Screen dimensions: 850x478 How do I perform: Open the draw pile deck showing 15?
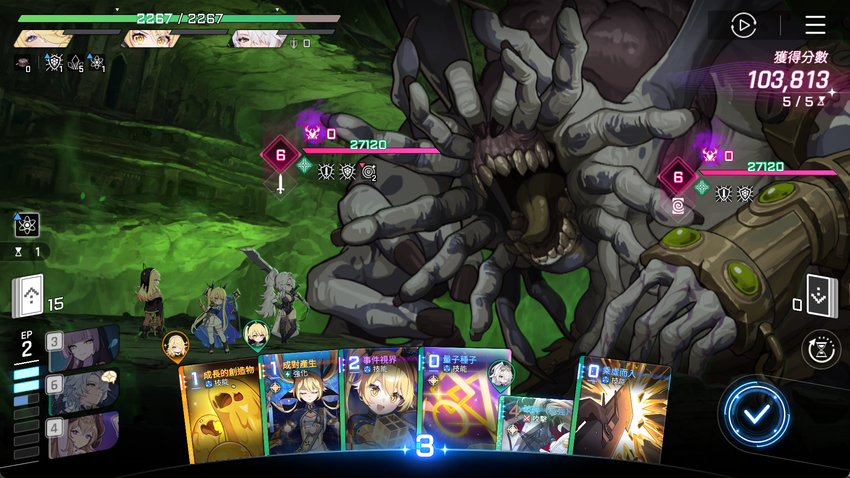(29, 296)
